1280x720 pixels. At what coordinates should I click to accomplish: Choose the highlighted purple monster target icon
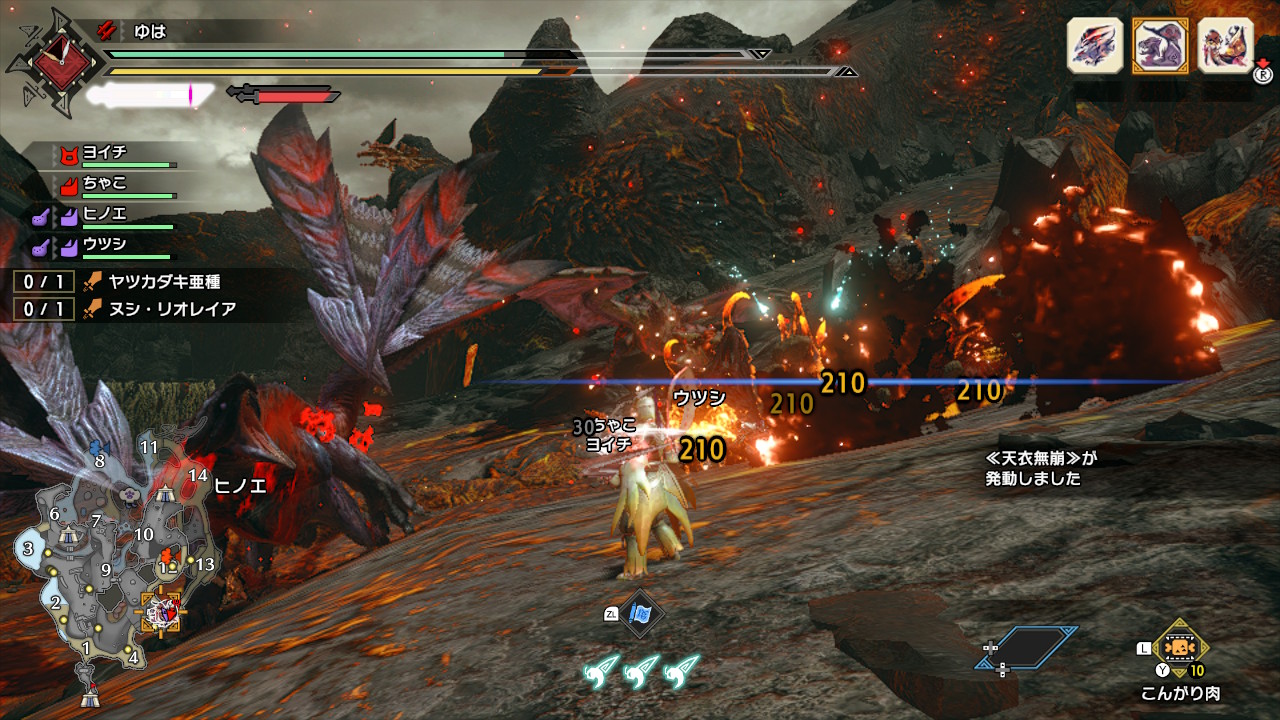(x=1159, y=46)
